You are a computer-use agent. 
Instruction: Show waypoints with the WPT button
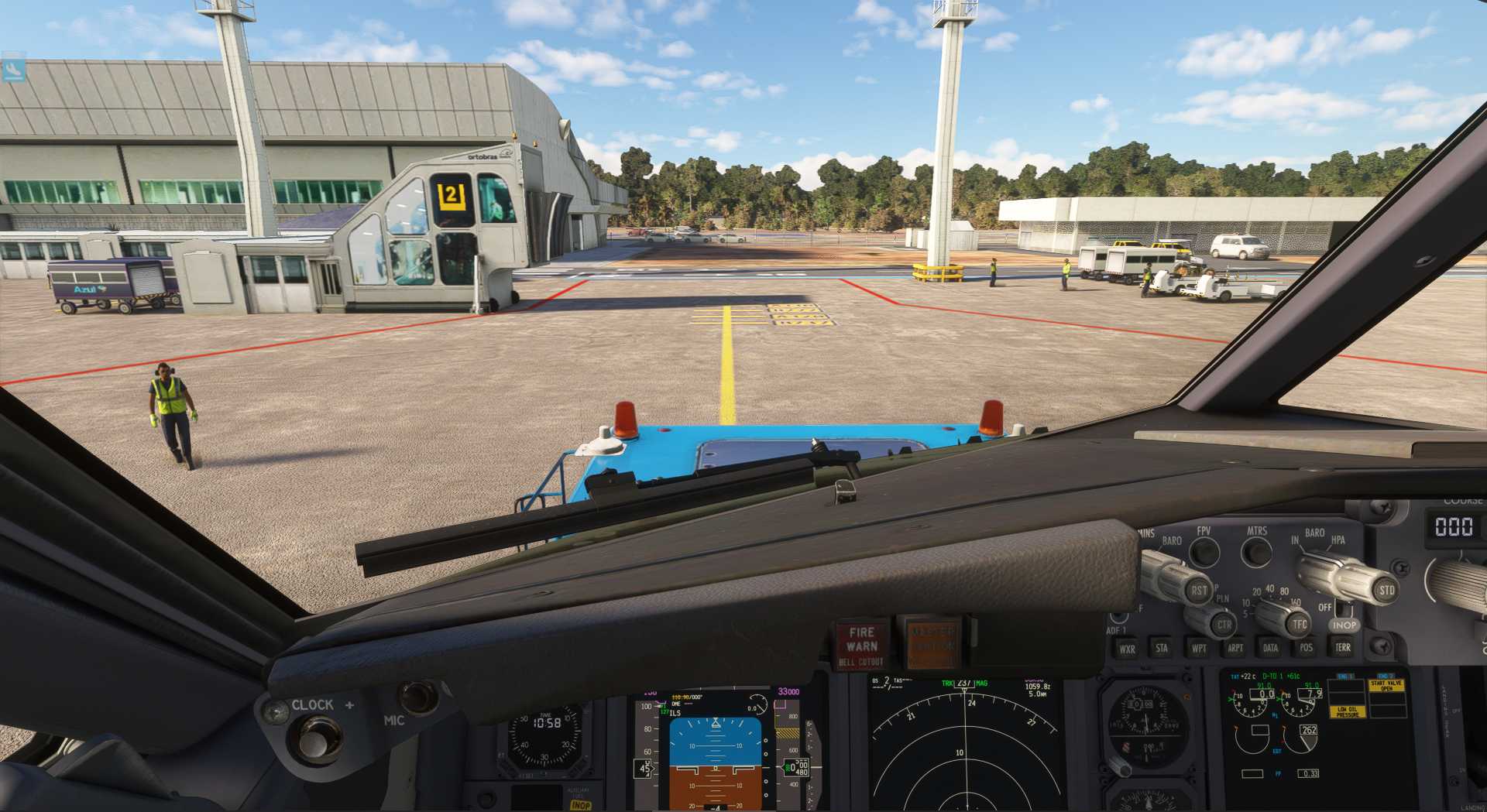pyautogui.click(x=1199, y=649)
